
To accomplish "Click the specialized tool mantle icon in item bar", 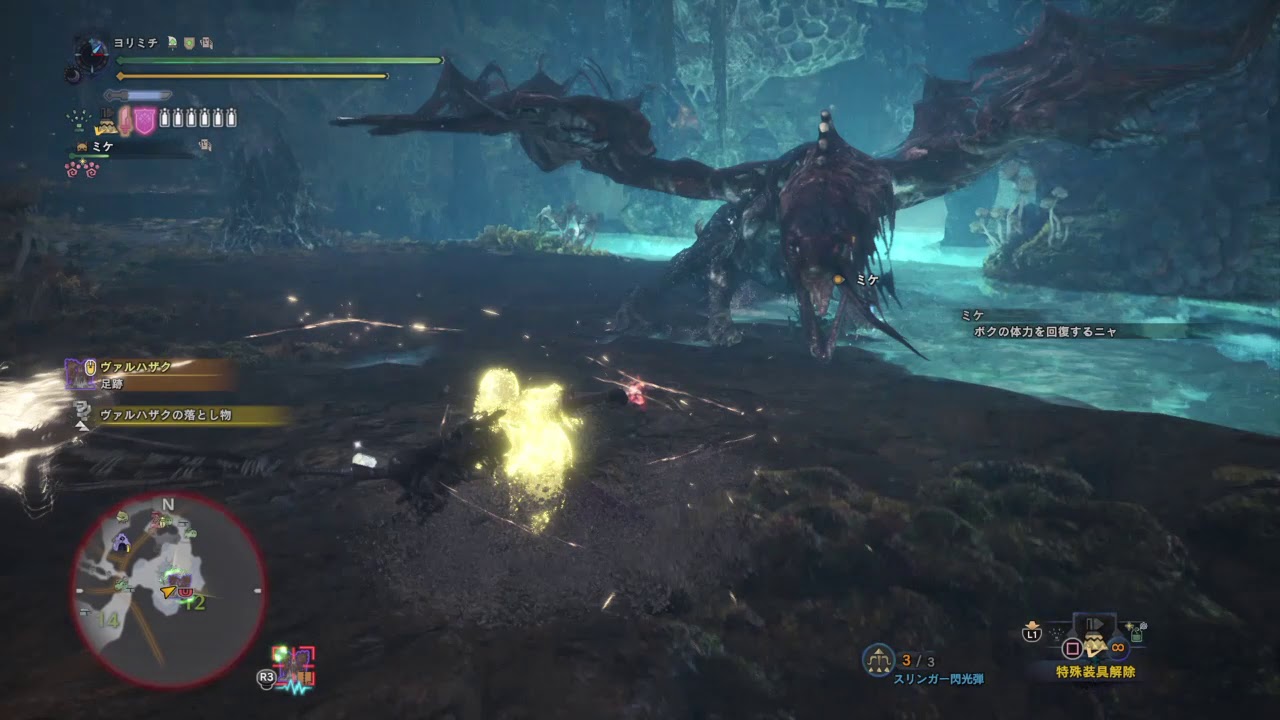I will pos(107,121).
